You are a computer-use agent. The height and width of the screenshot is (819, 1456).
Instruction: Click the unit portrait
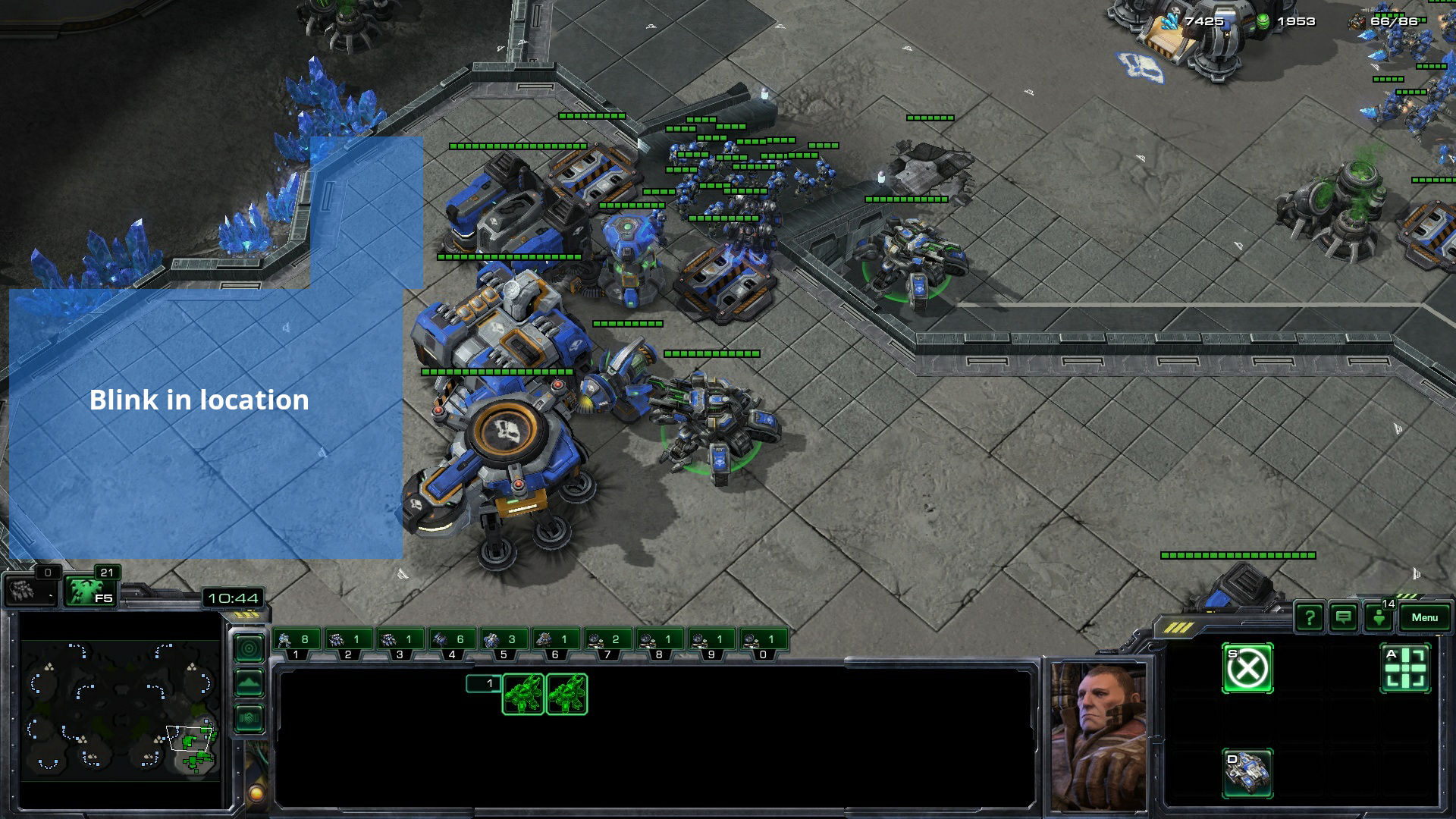pos(1099,734)
